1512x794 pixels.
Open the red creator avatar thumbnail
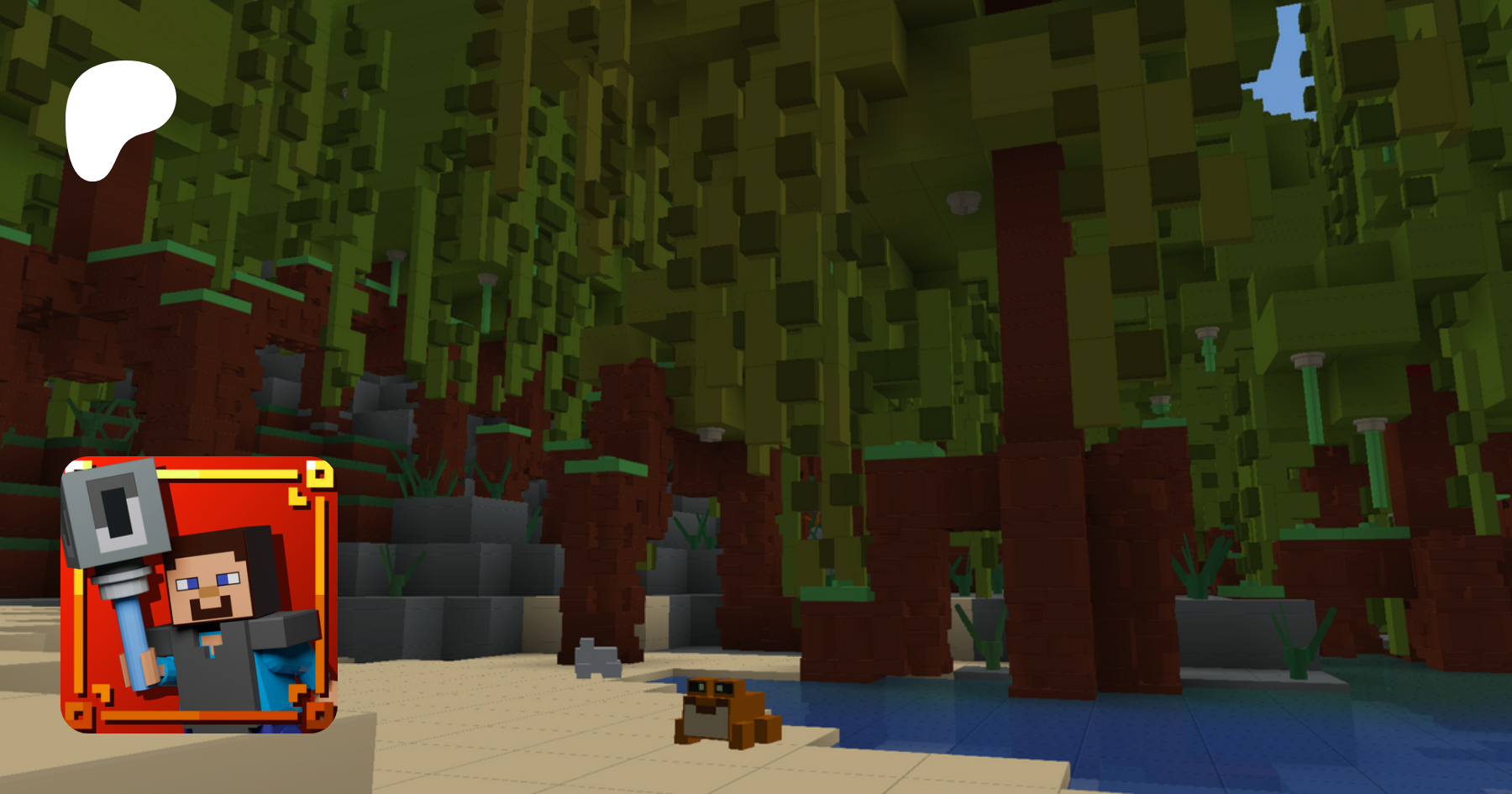[198, 594]
